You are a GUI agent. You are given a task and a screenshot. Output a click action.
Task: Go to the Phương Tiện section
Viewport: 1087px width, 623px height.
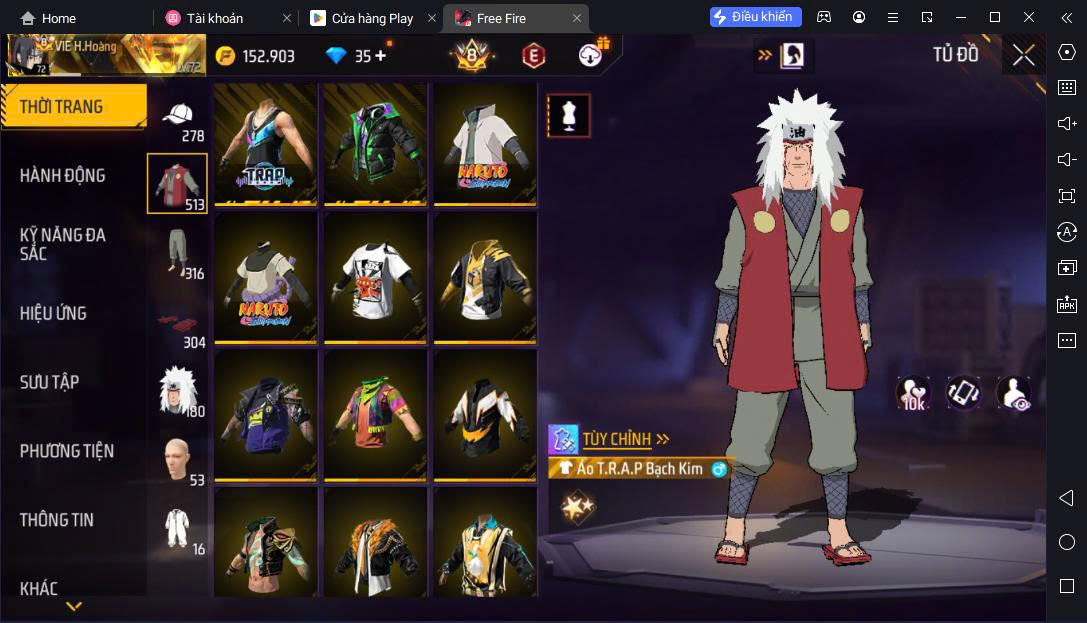pyautogui.click(x=67, y=451)
